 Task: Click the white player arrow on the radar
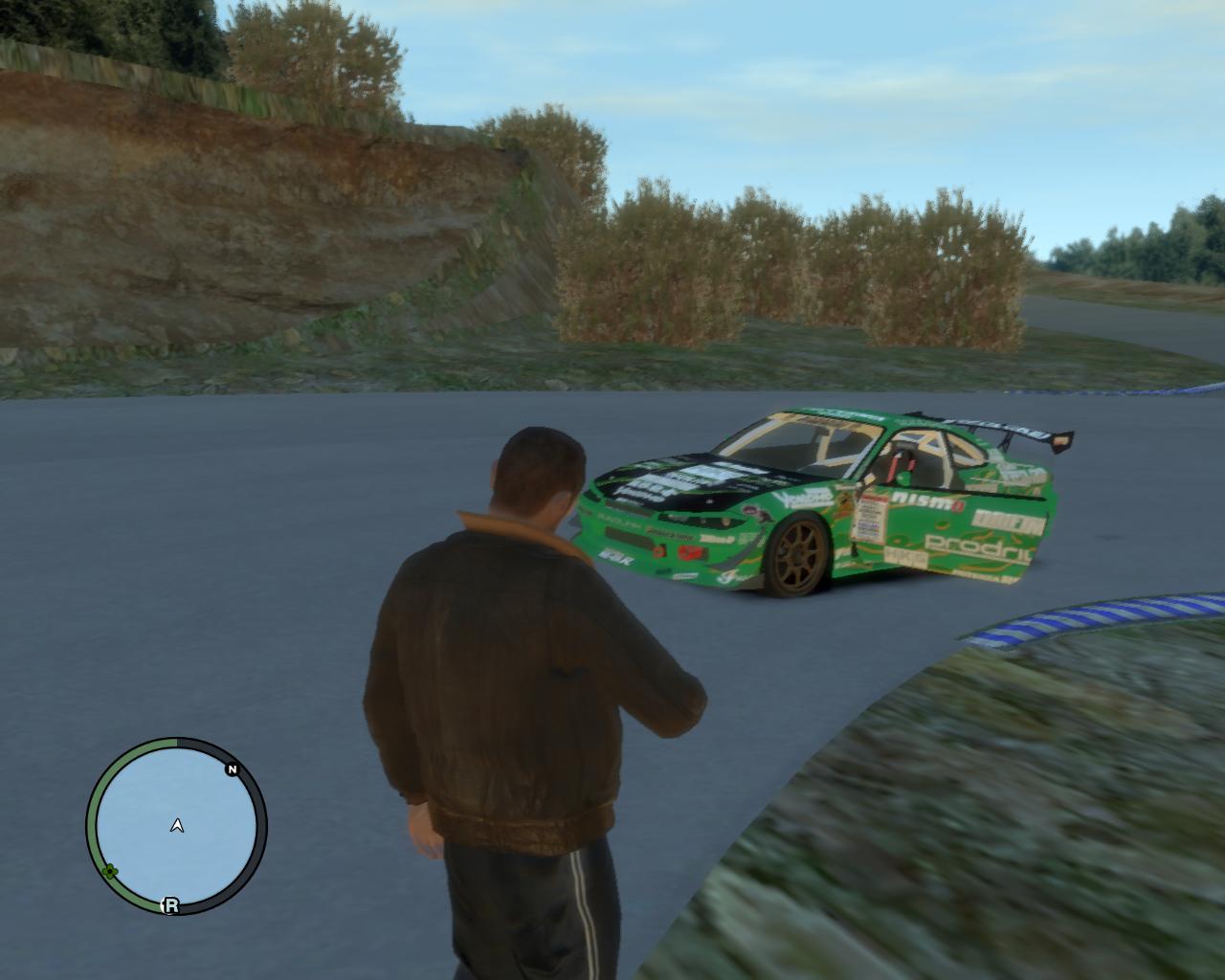(177, 825)
